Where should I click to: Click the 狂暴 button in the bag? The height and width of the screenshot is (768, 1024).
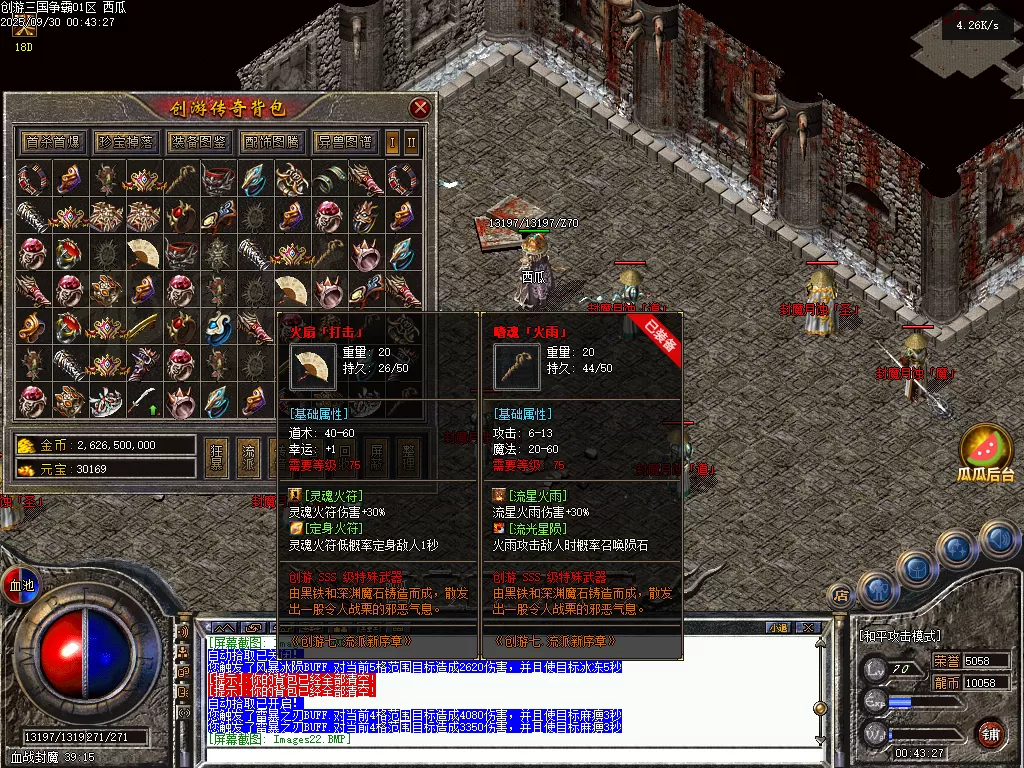(x=216, y=455)
